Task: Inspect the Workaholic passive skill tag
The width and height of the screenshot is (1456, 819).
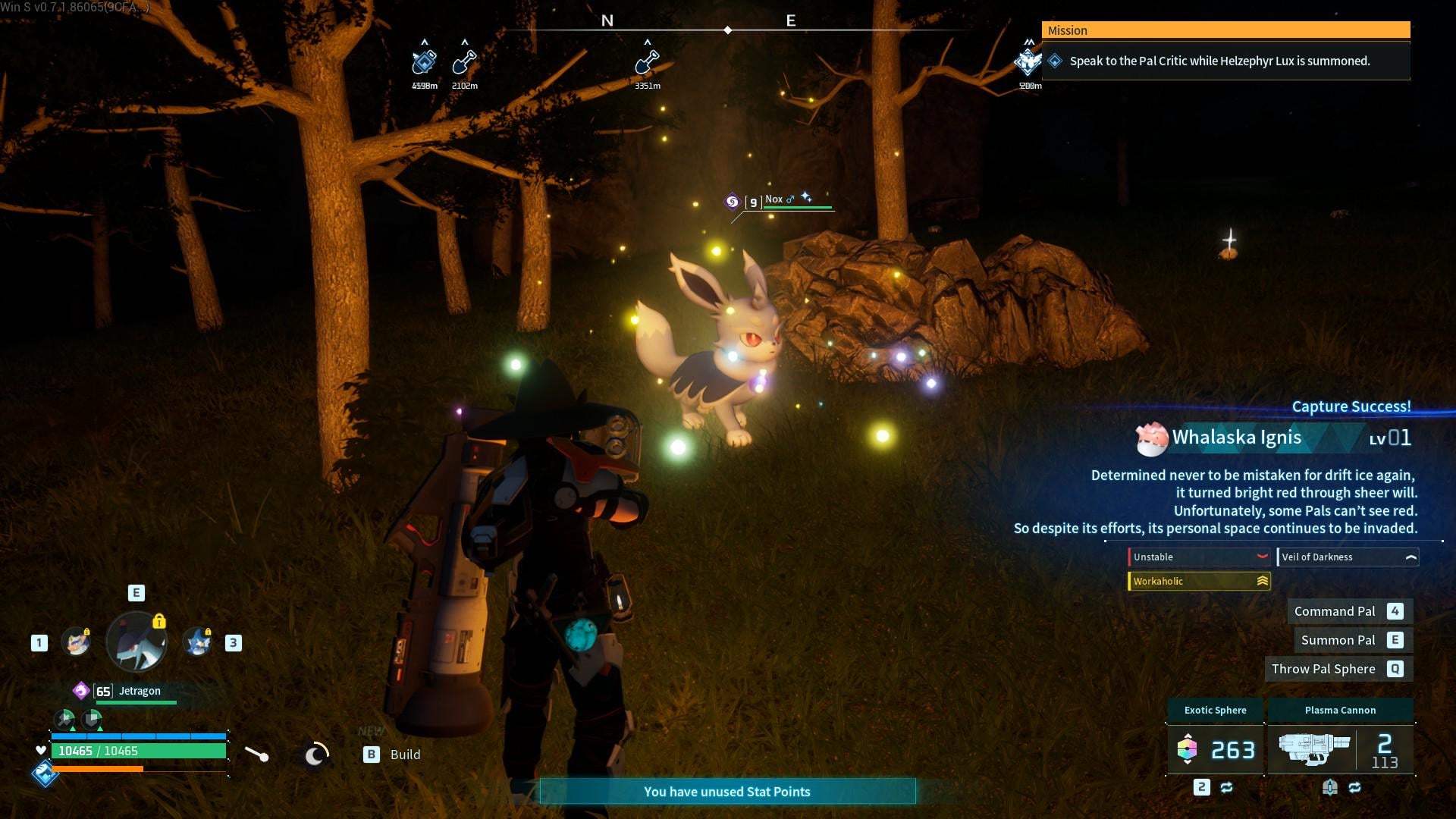Action: pos(1199,582)
